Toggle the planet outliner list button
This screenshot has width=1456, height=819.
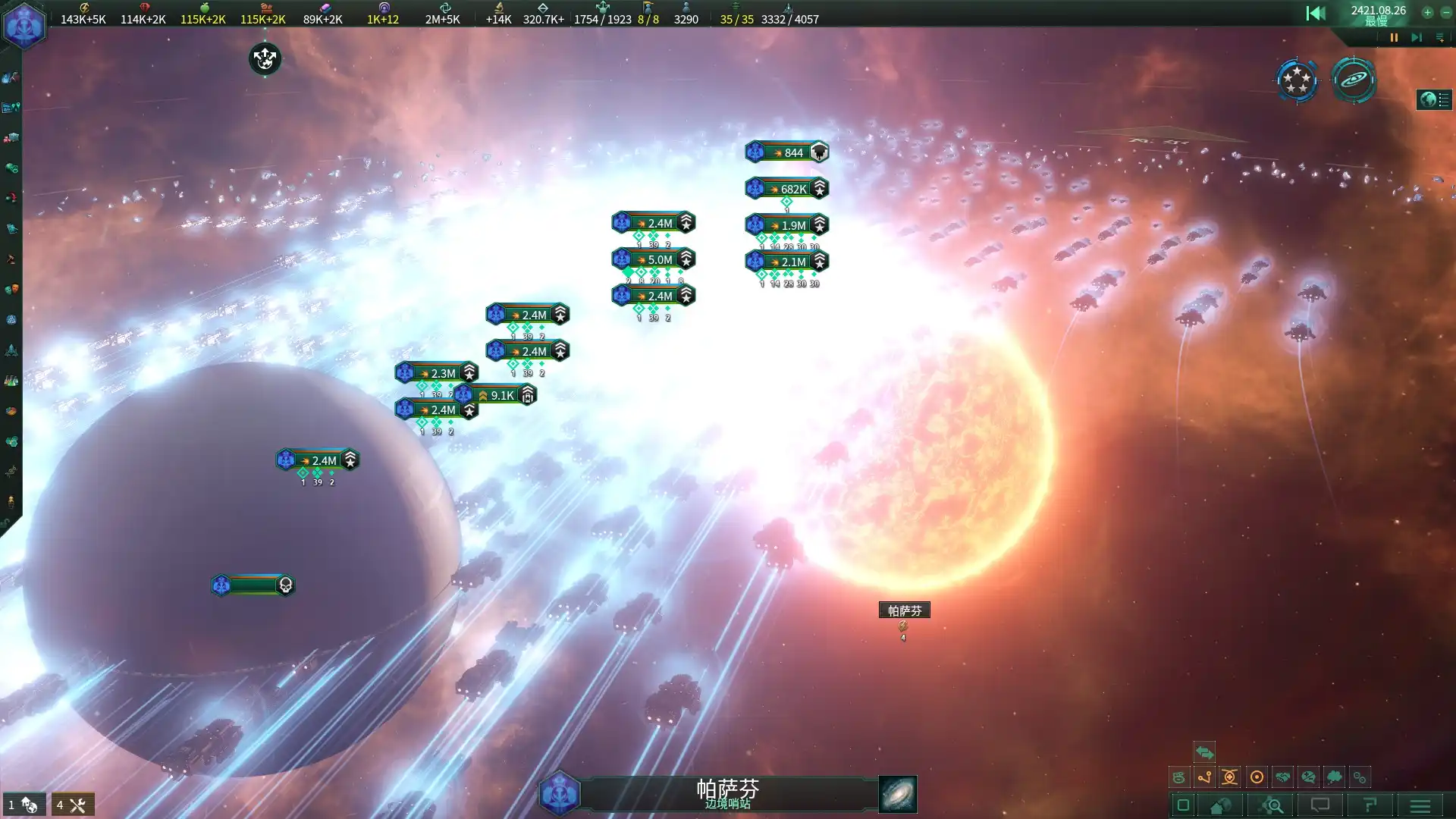pyautogui.click(x=1434, y=99)
